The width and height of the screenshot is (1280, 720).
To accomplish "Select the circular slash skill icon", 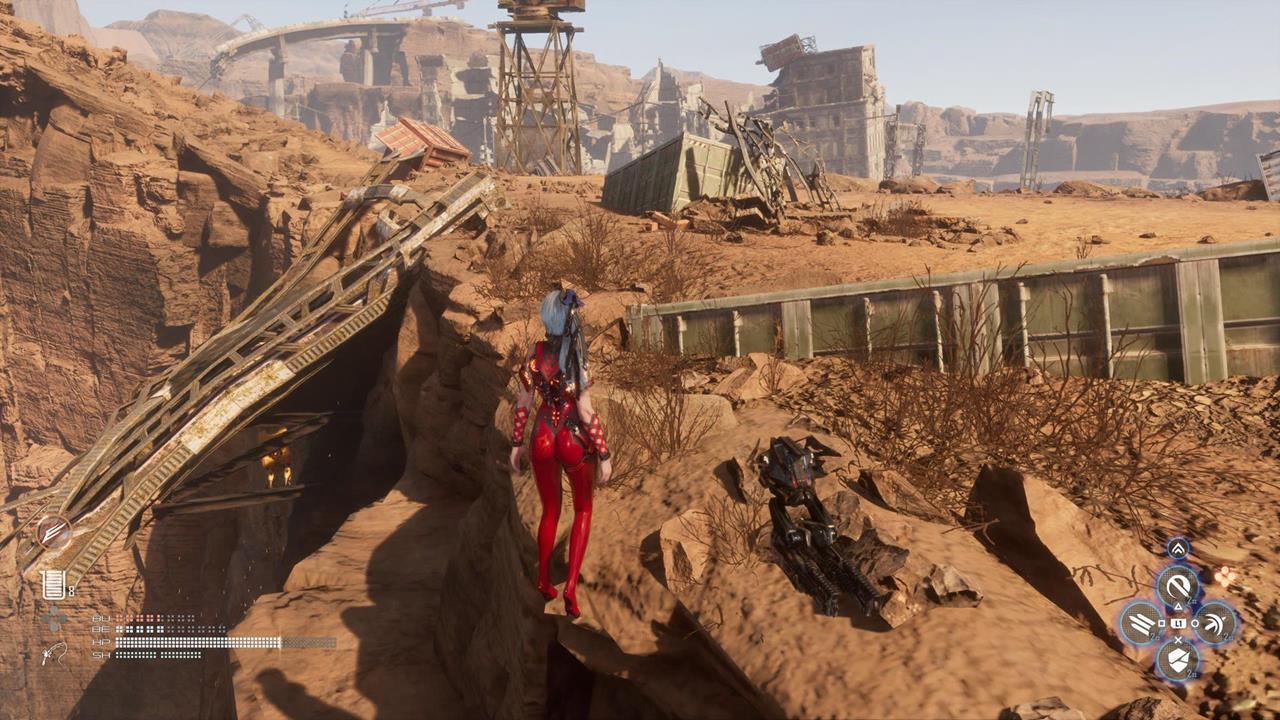I will pyautogui.click(x=1178, y=586).
